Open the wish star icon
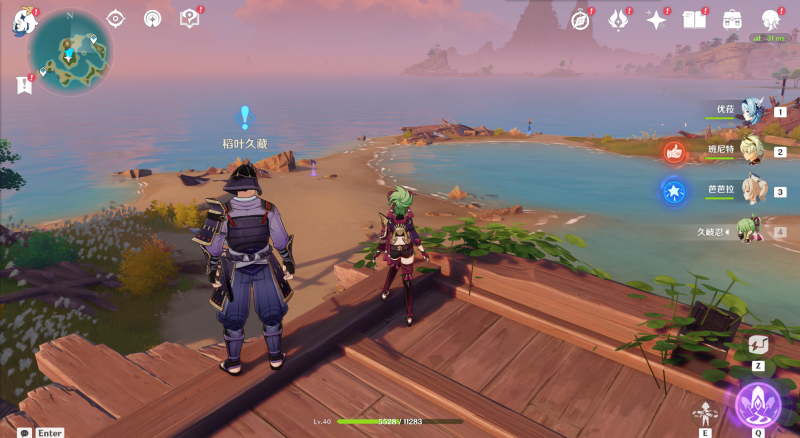 pos(656,19)
